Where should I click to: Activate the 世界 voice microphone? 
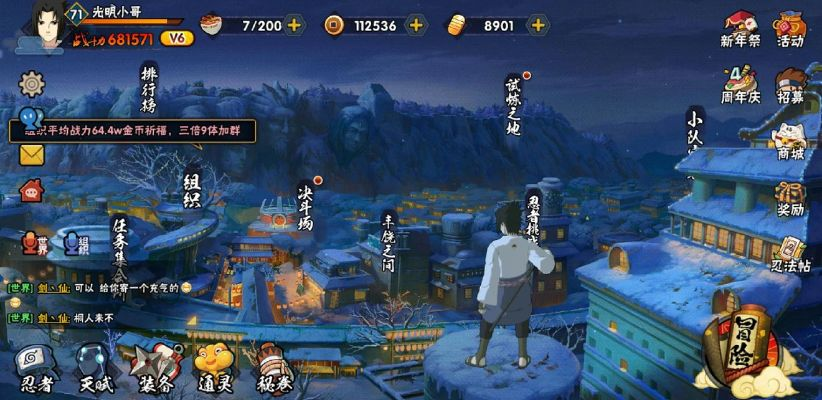point(33,243)
